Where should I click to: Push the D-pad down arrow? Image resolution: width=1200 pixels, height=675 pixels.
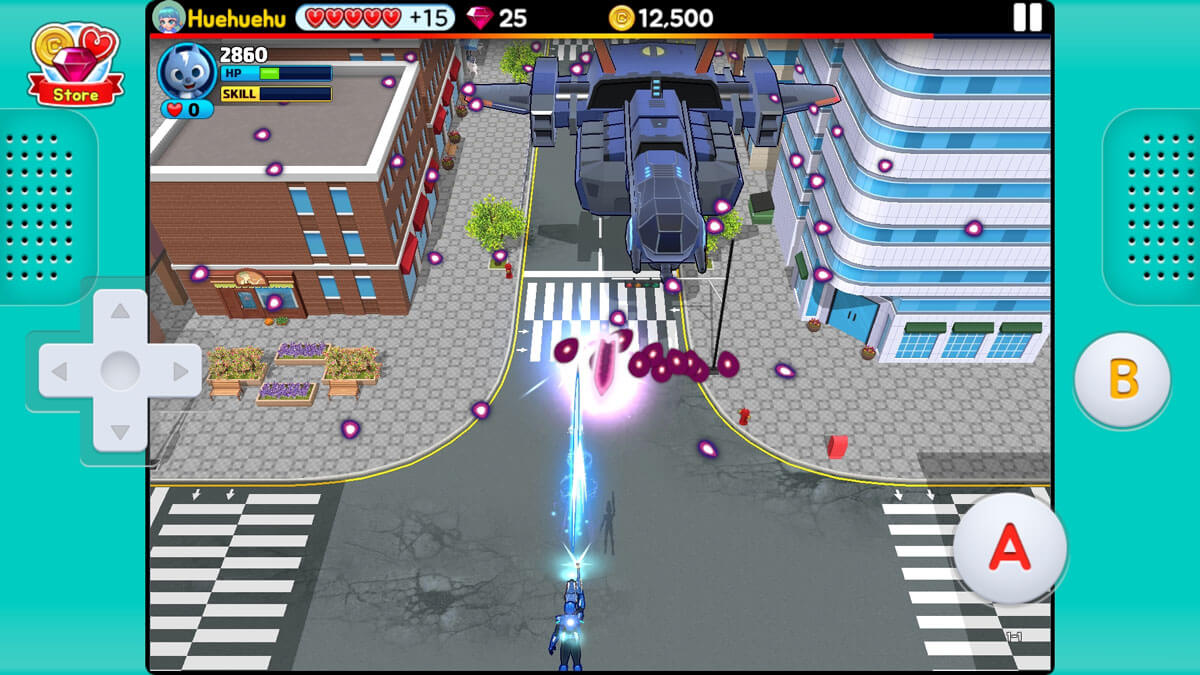click(x=120, y=432)
